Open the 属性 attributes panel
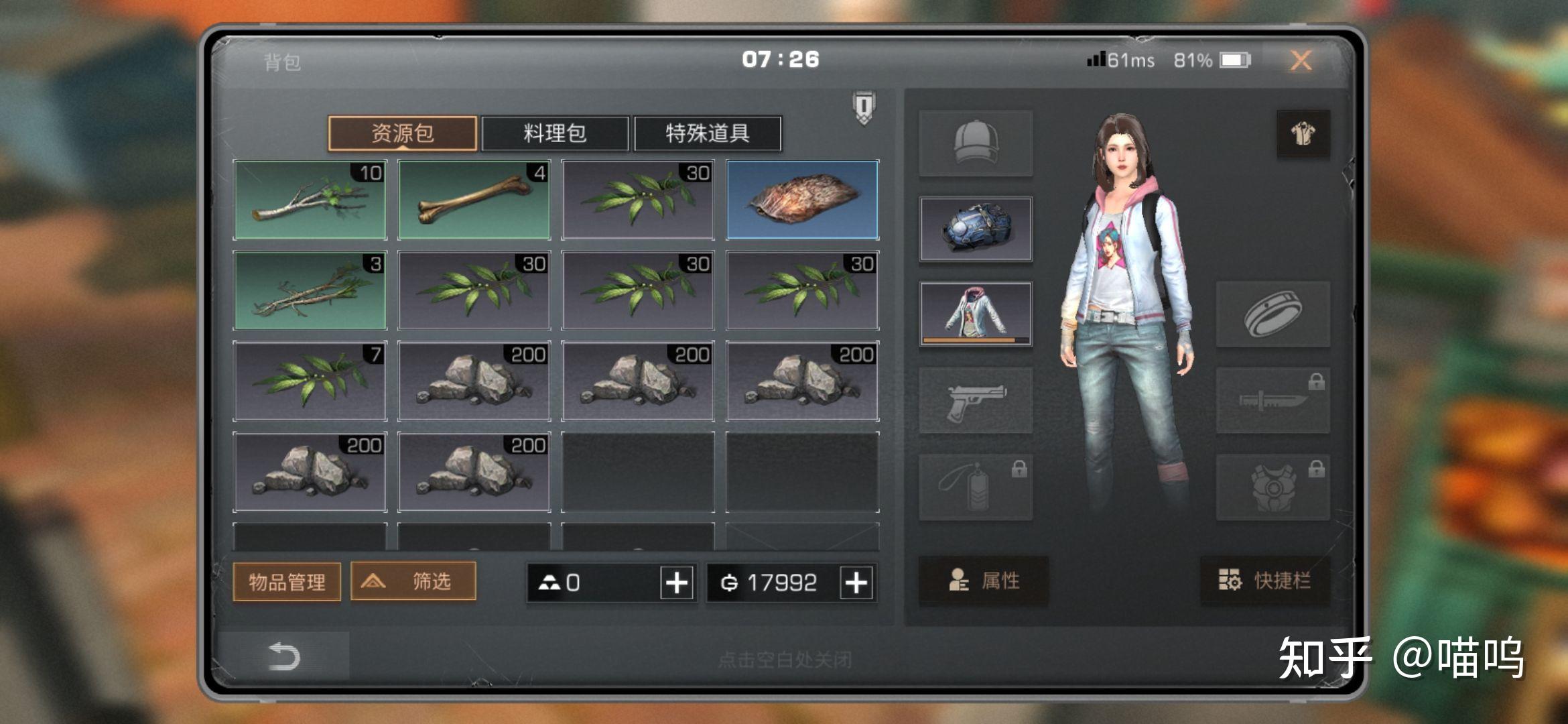Screen dimensions: 1568x724 coord(983,581)
